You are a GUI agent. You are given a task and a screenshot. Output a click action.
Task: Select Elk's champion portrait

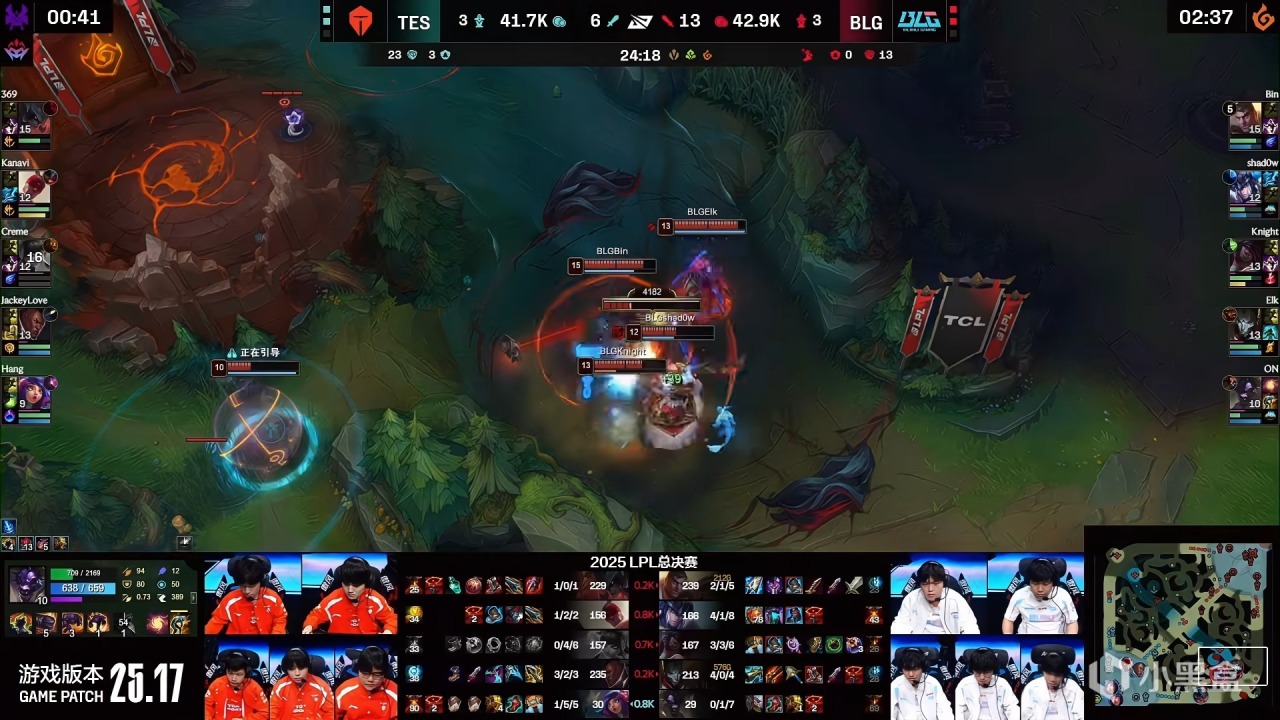click(1245, 325)
